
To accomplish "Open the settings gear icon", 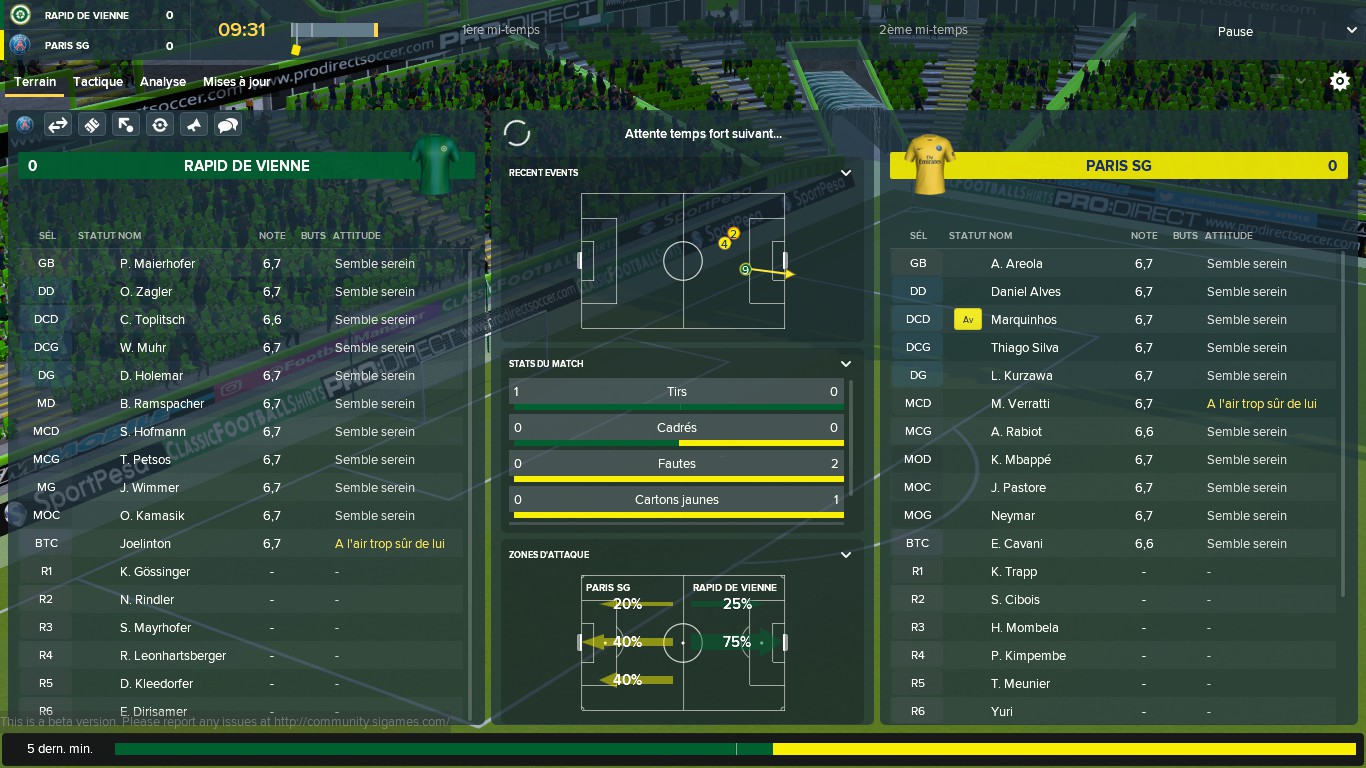I will tap(1340, 82).
